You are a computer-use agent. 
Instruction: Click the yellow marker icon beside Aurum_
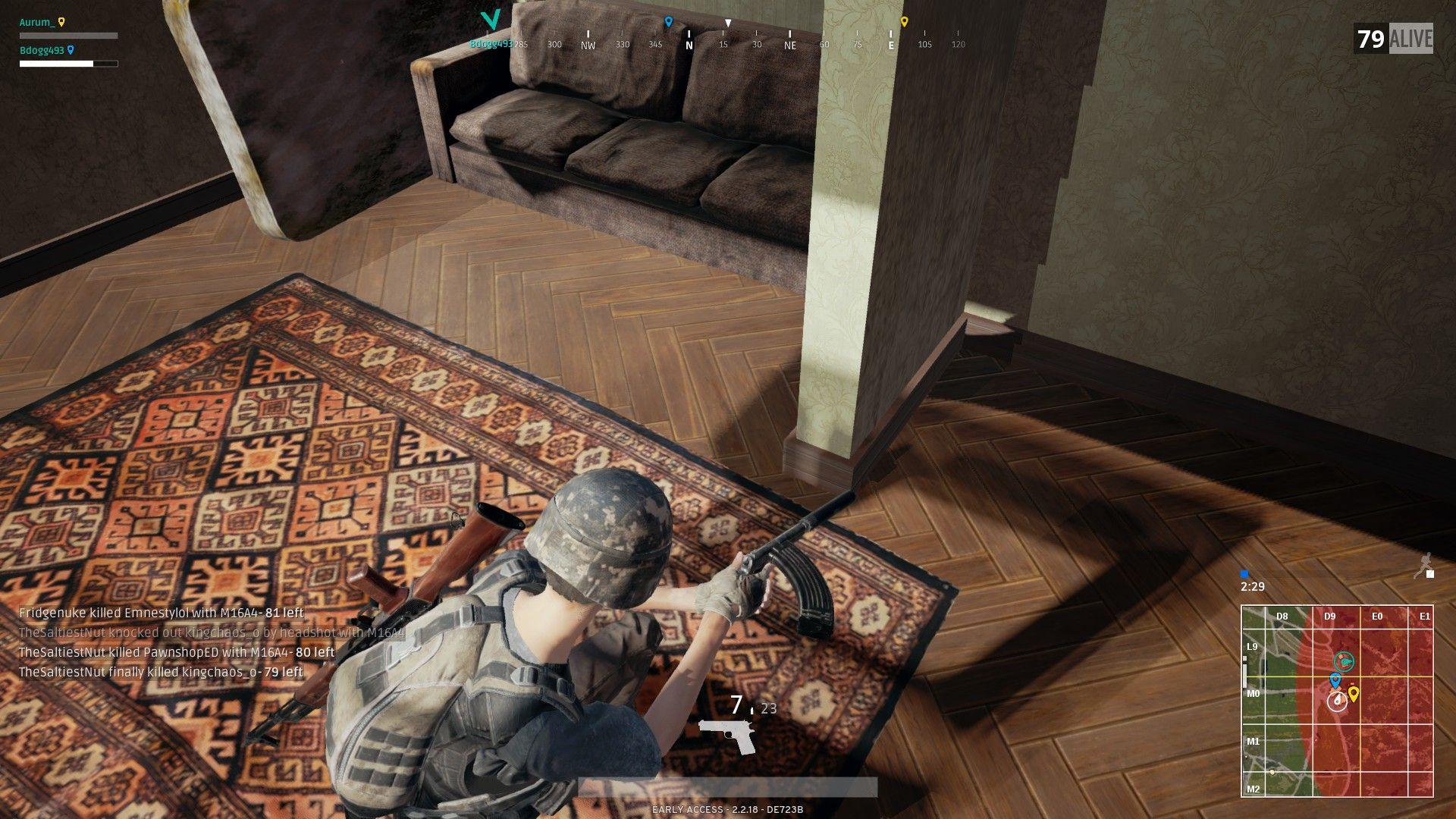(x=63, y=22)
